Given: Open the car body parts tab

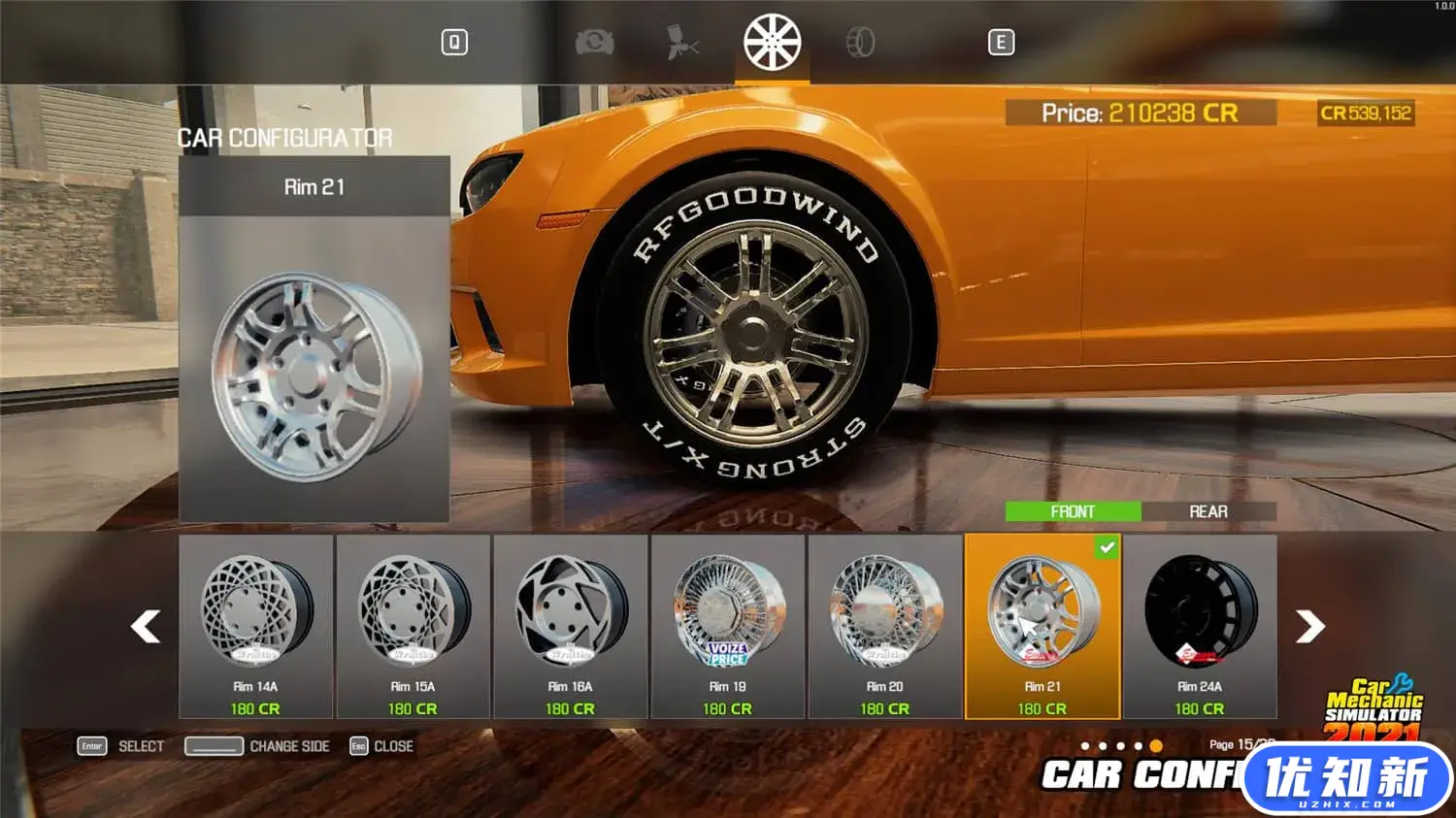Looking at the screenshot, I should (594, 43).
